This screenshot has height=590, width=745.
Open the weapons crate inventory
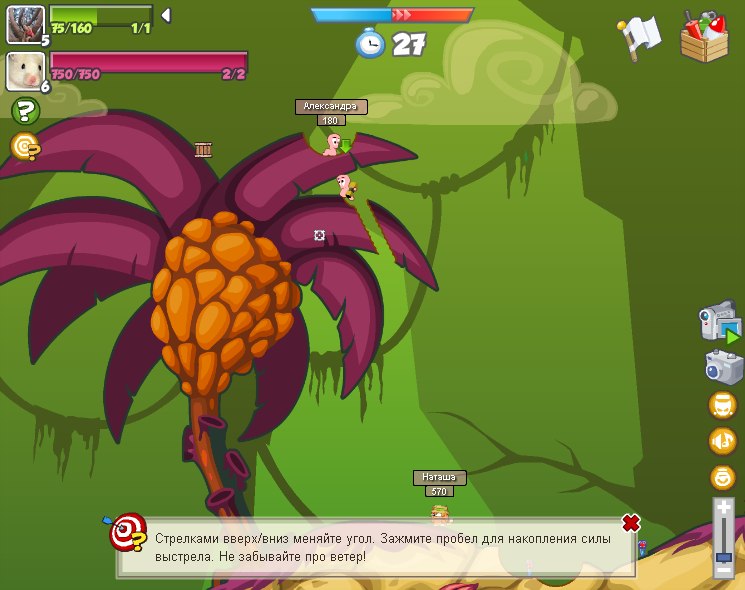(x=704, y=36)
